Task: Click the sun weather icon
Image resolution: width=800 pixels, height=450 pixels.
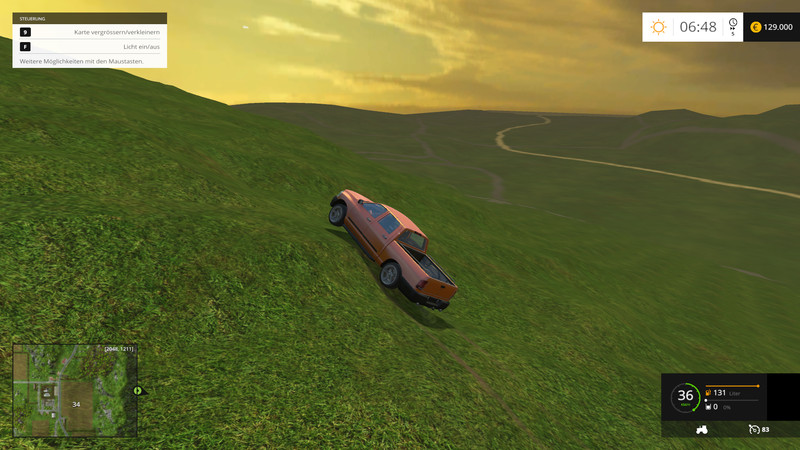Action: (658, 27)
